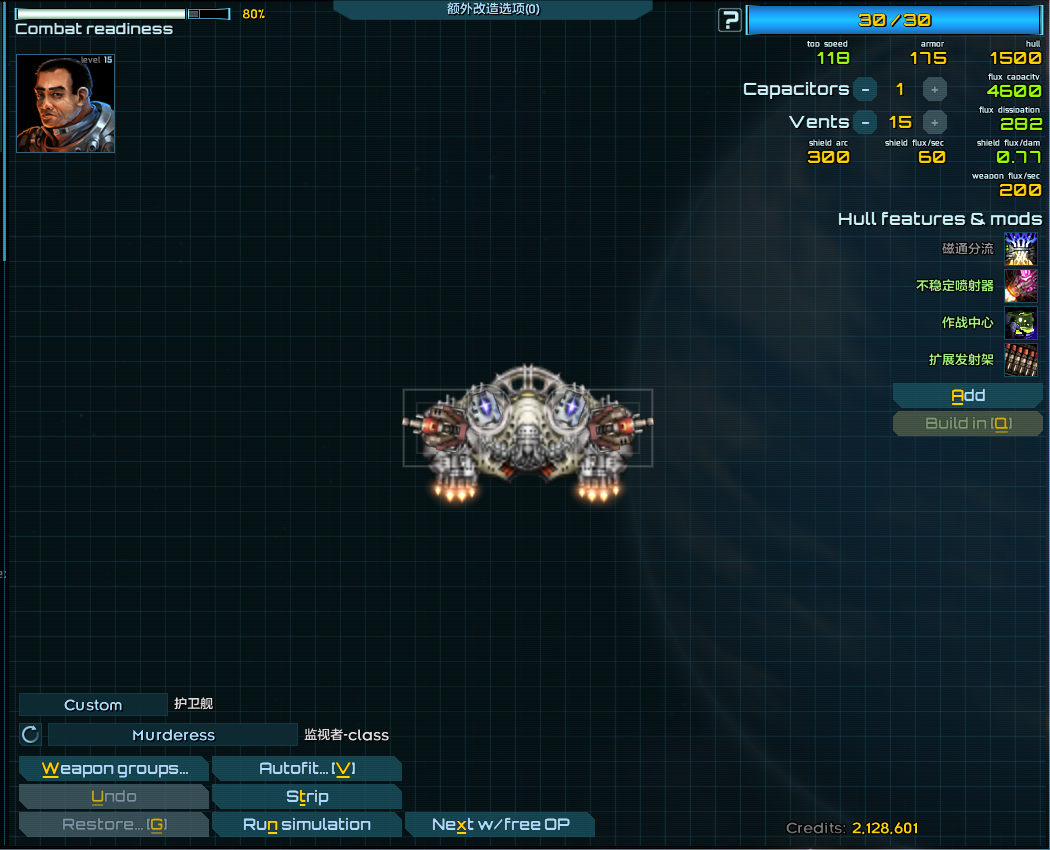Go to next ship with free OP
Viewport: 1050px width, 850px height.
[x=500, y=825]
